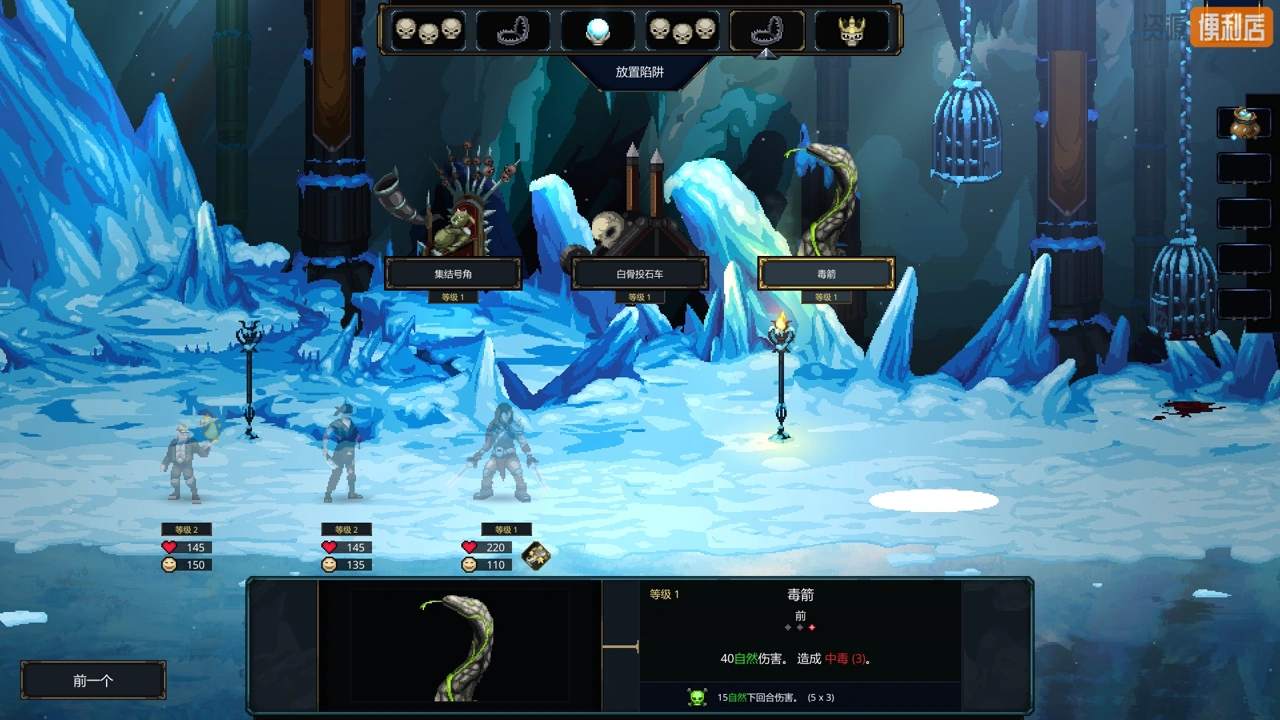Image resolution: width=1280 pixels, height=720 pixels.
Task: Pick the 毒箭 trap label
Action: coord(826,273)
